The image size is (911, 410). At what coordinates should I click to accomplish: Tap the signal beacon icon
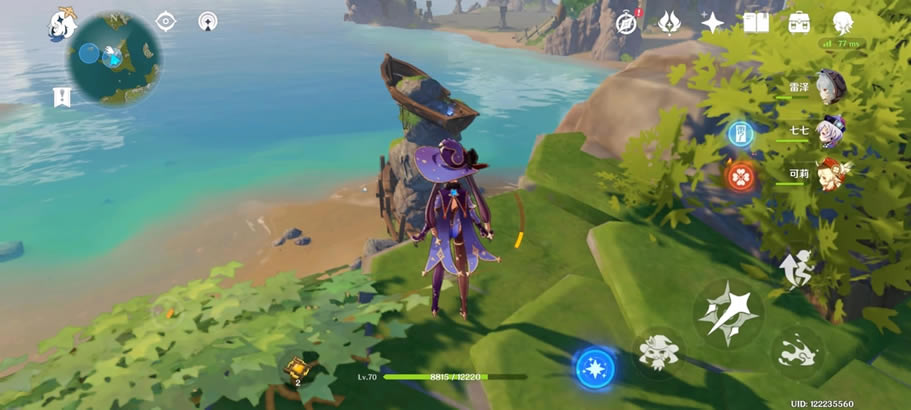(x=208, y=21)
